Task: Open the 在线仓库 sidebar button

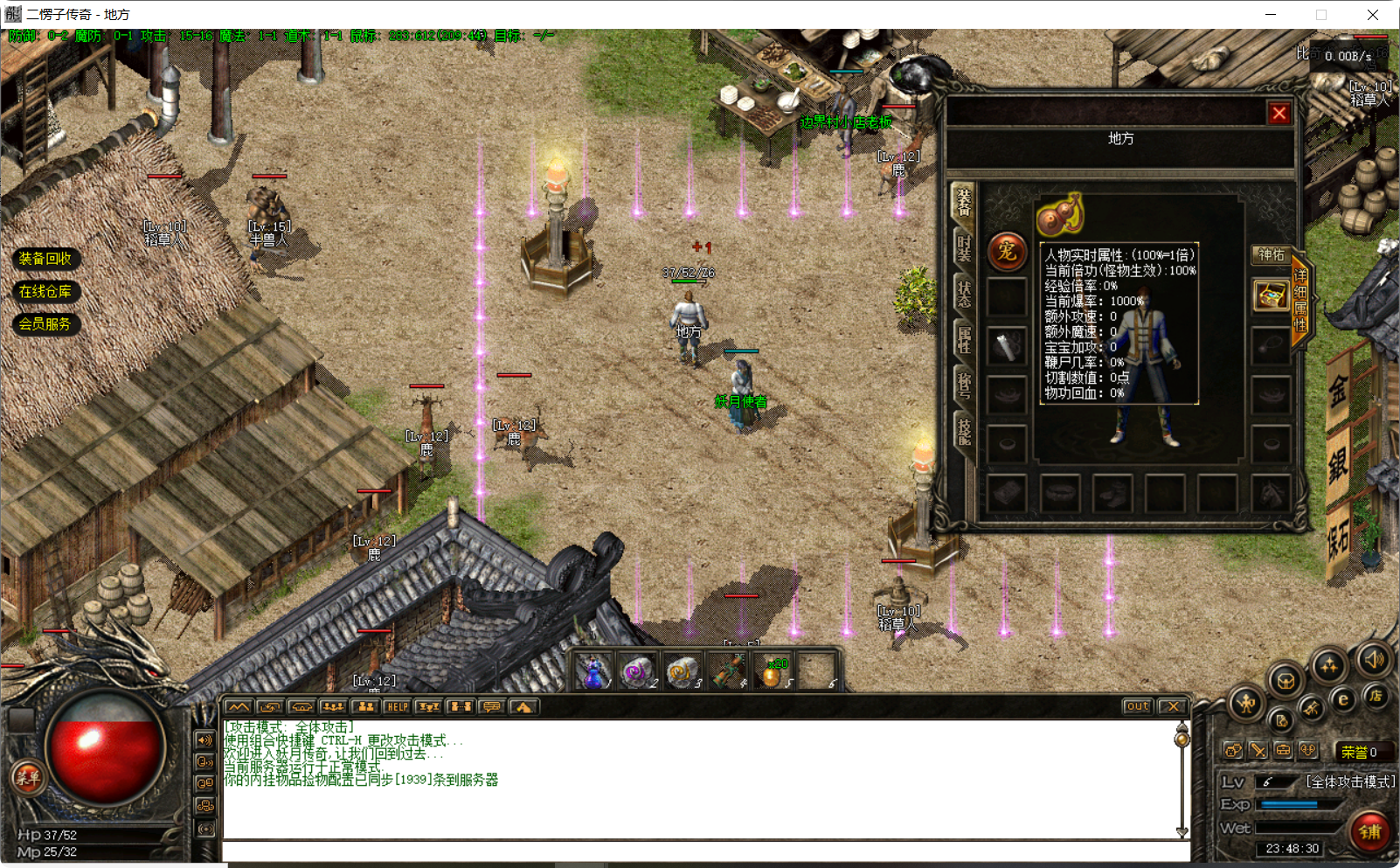Action: (45, 291)
